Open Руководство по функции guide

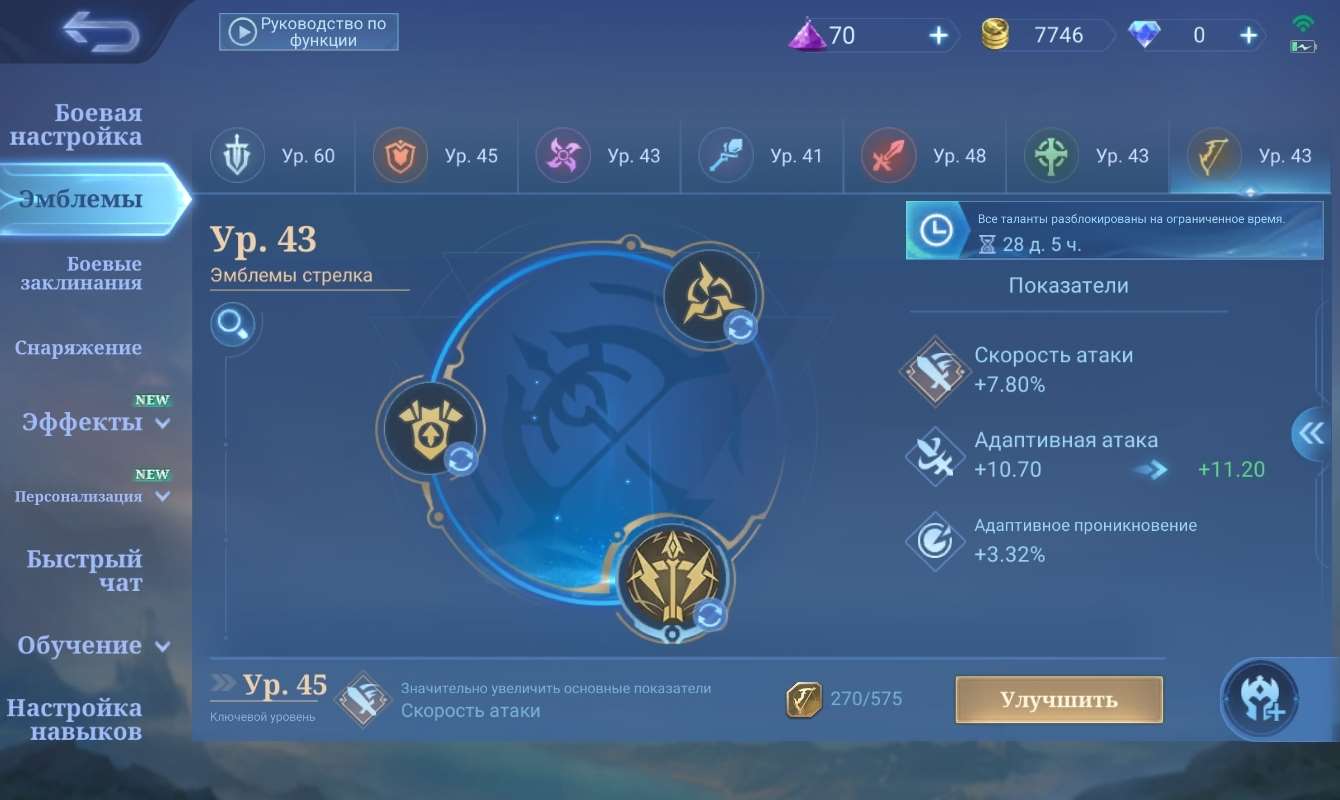(x=308, y=31)
